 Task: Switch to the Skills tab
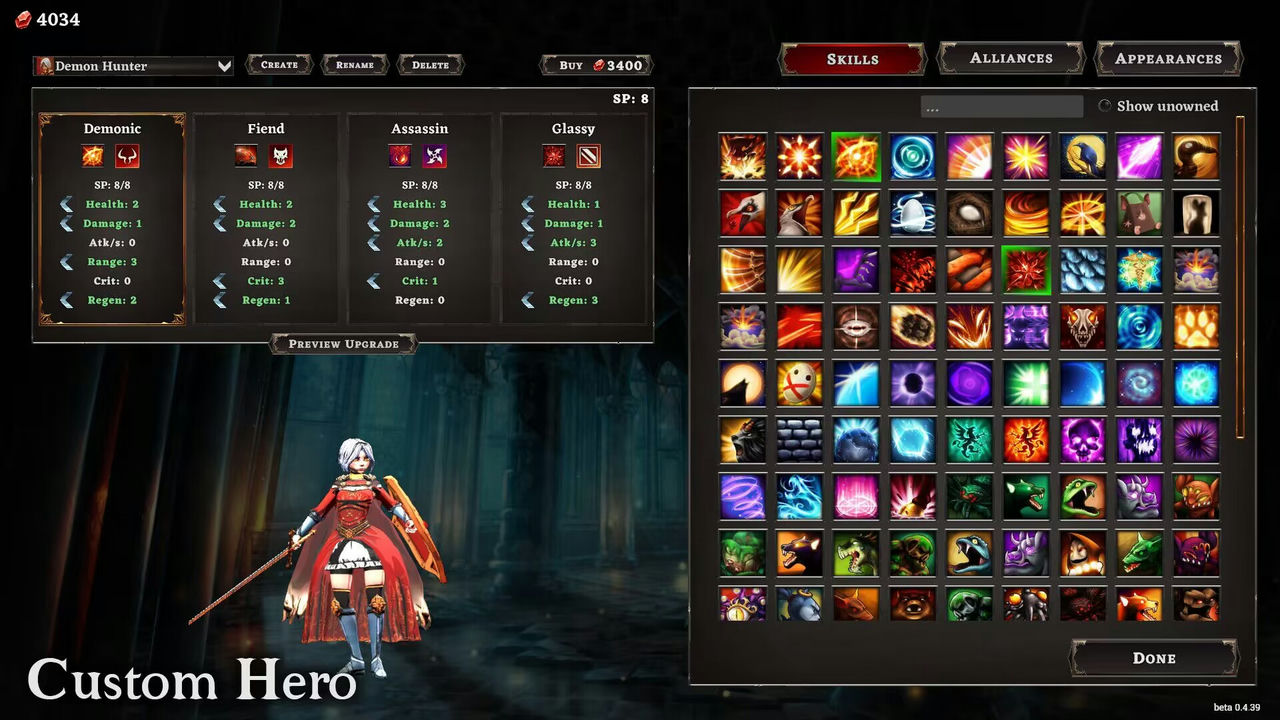852,59
